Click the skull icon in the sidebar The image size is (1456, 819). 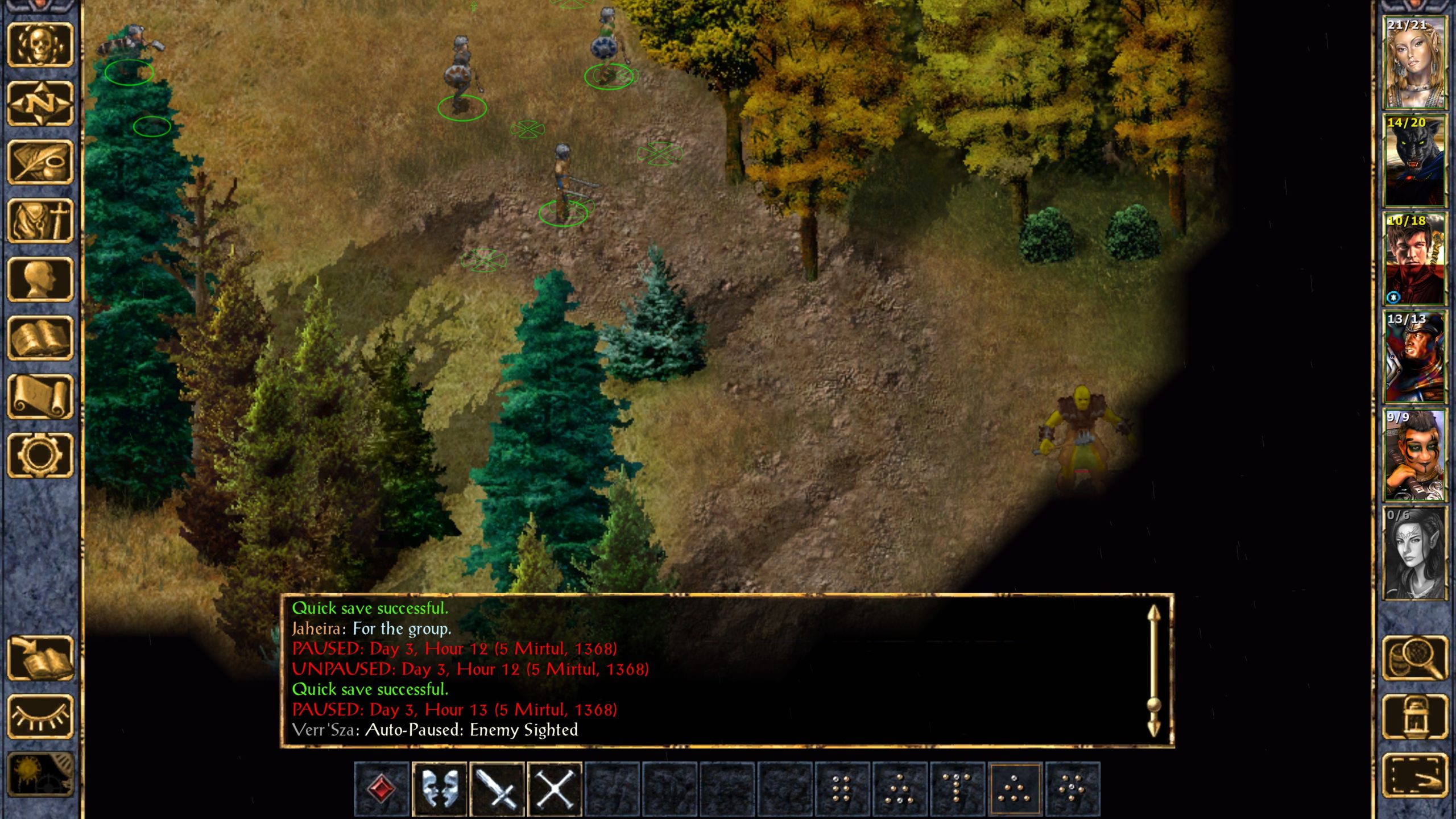(x=40, y=45)
